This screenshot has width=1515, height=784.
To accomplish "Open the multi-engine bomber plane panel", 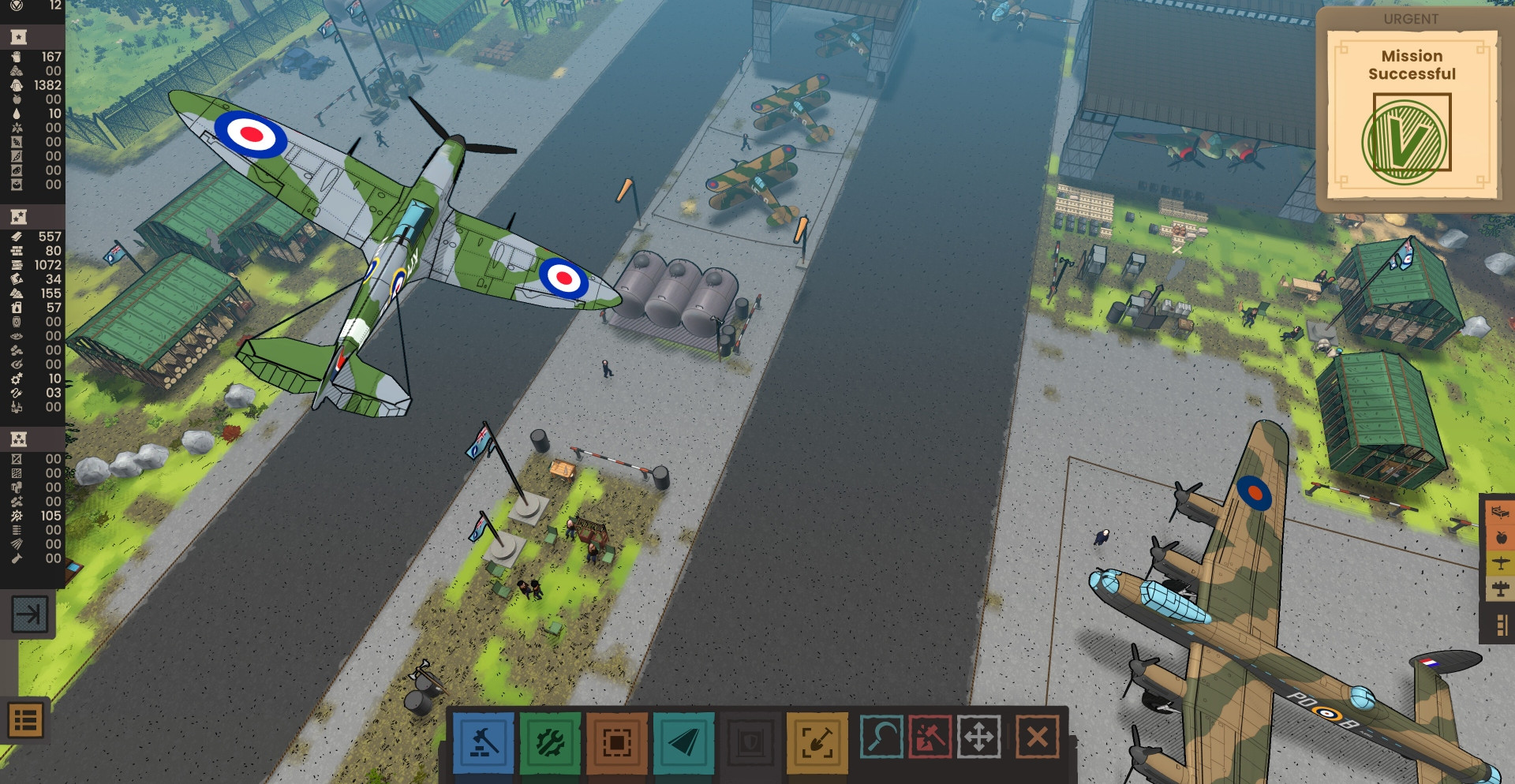I will 1500,588.
